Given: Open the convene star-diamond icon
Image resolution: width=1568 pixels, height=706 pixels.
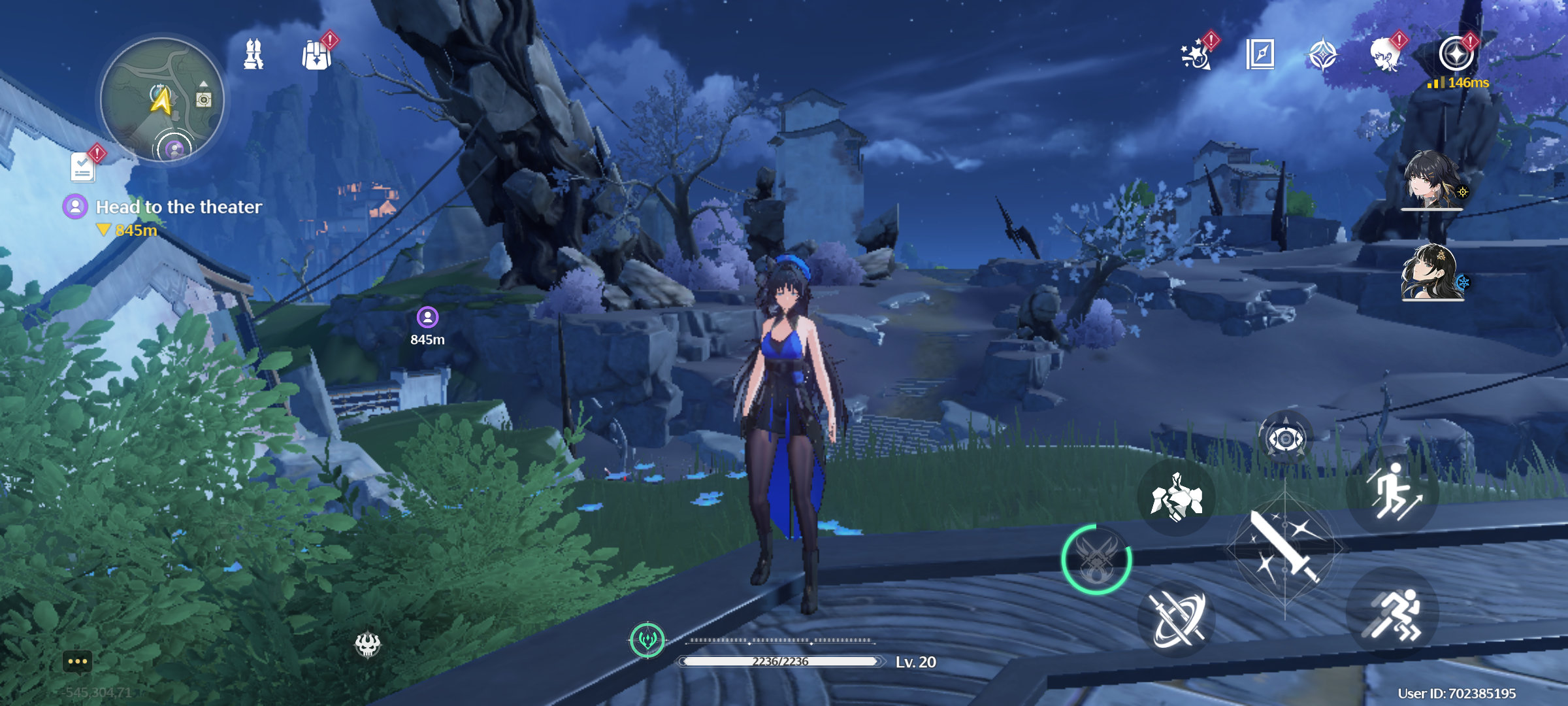Looking at the screenshot, I should pyautogui.click(x=1323, y=55).
